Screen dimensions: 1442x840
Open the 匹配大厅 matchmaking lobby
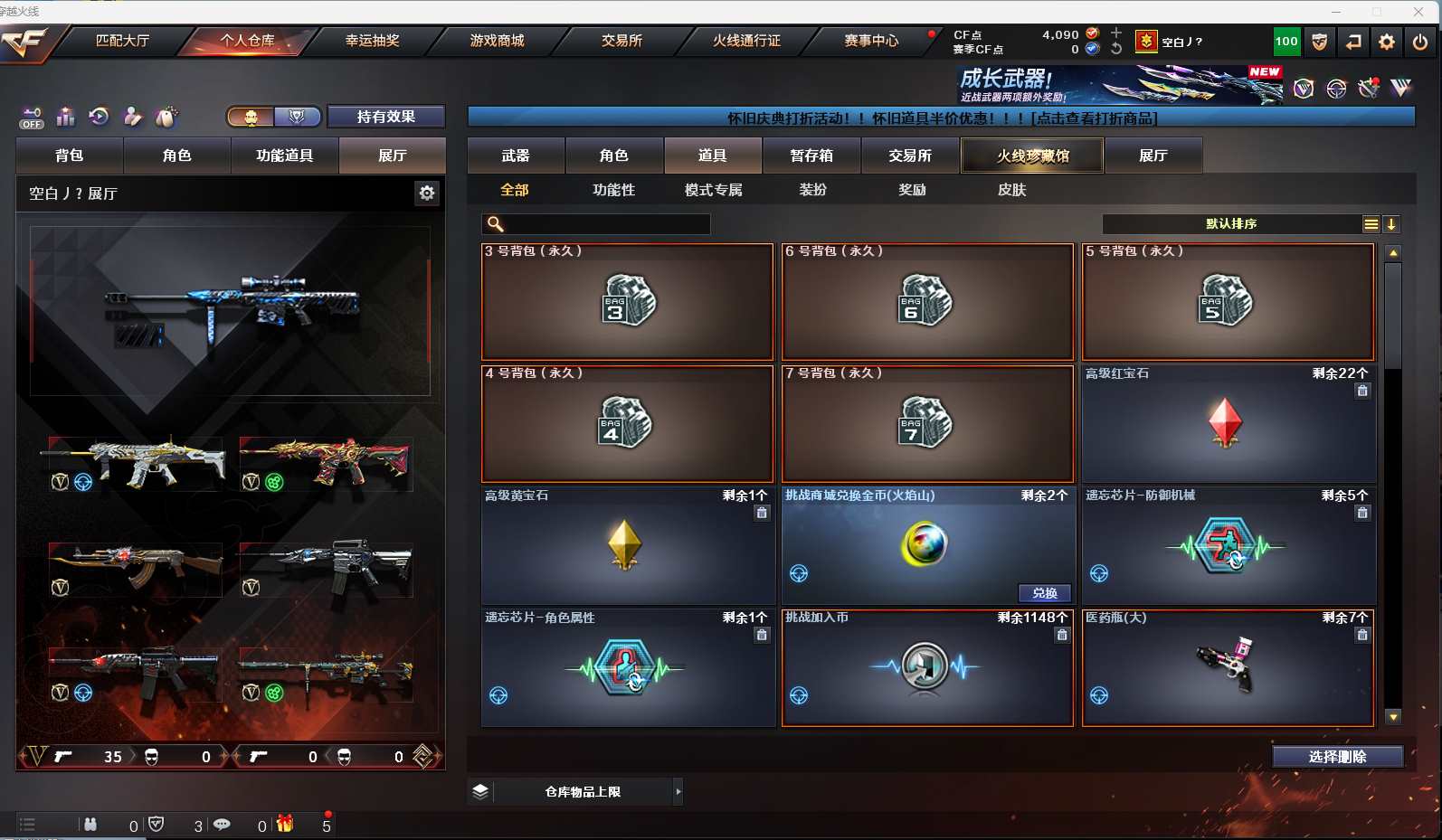[x=122, y=41]
